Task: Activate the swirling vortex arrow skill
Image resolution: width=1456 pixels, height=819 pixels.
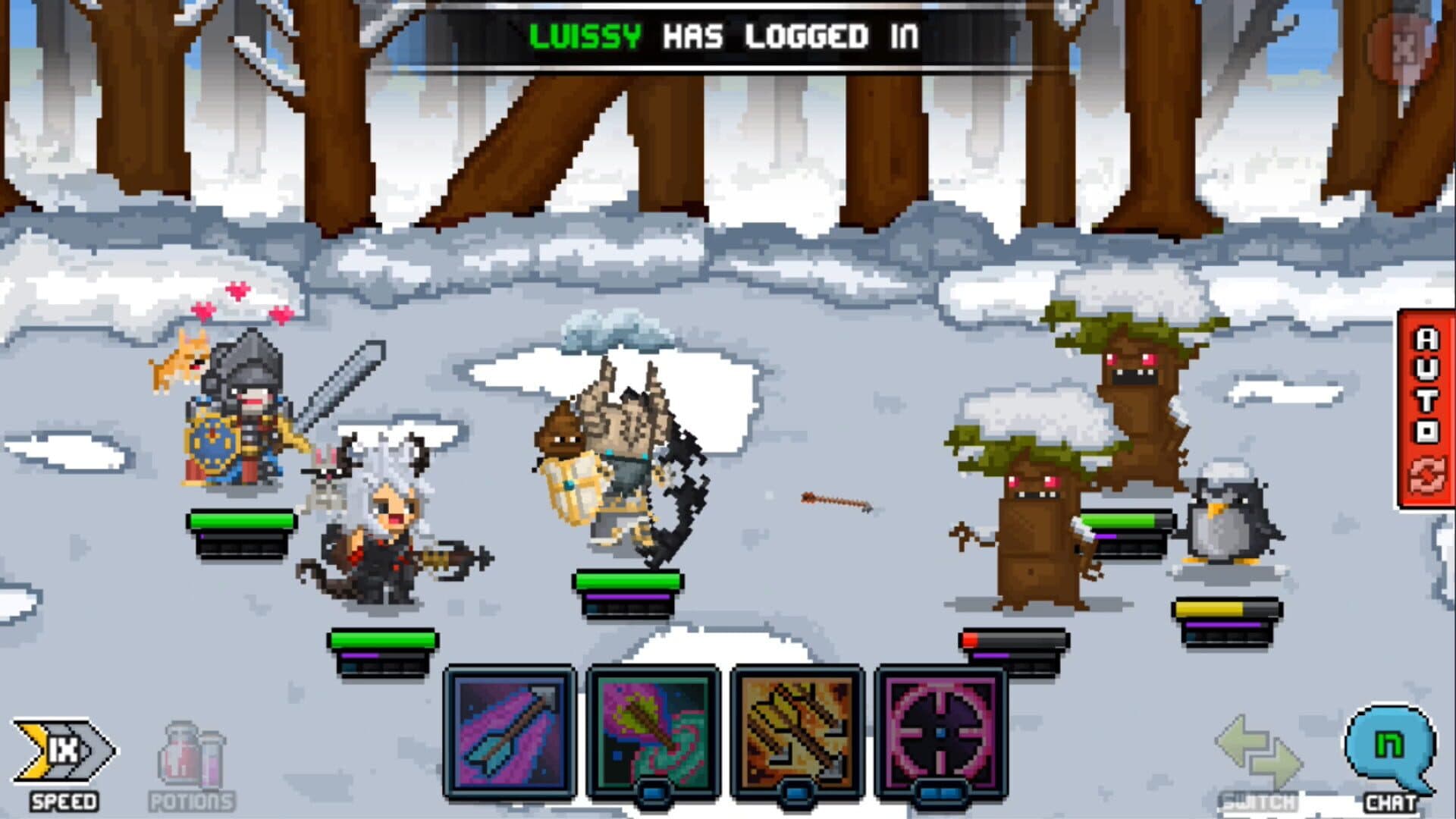Action: (x=654, y=732)
